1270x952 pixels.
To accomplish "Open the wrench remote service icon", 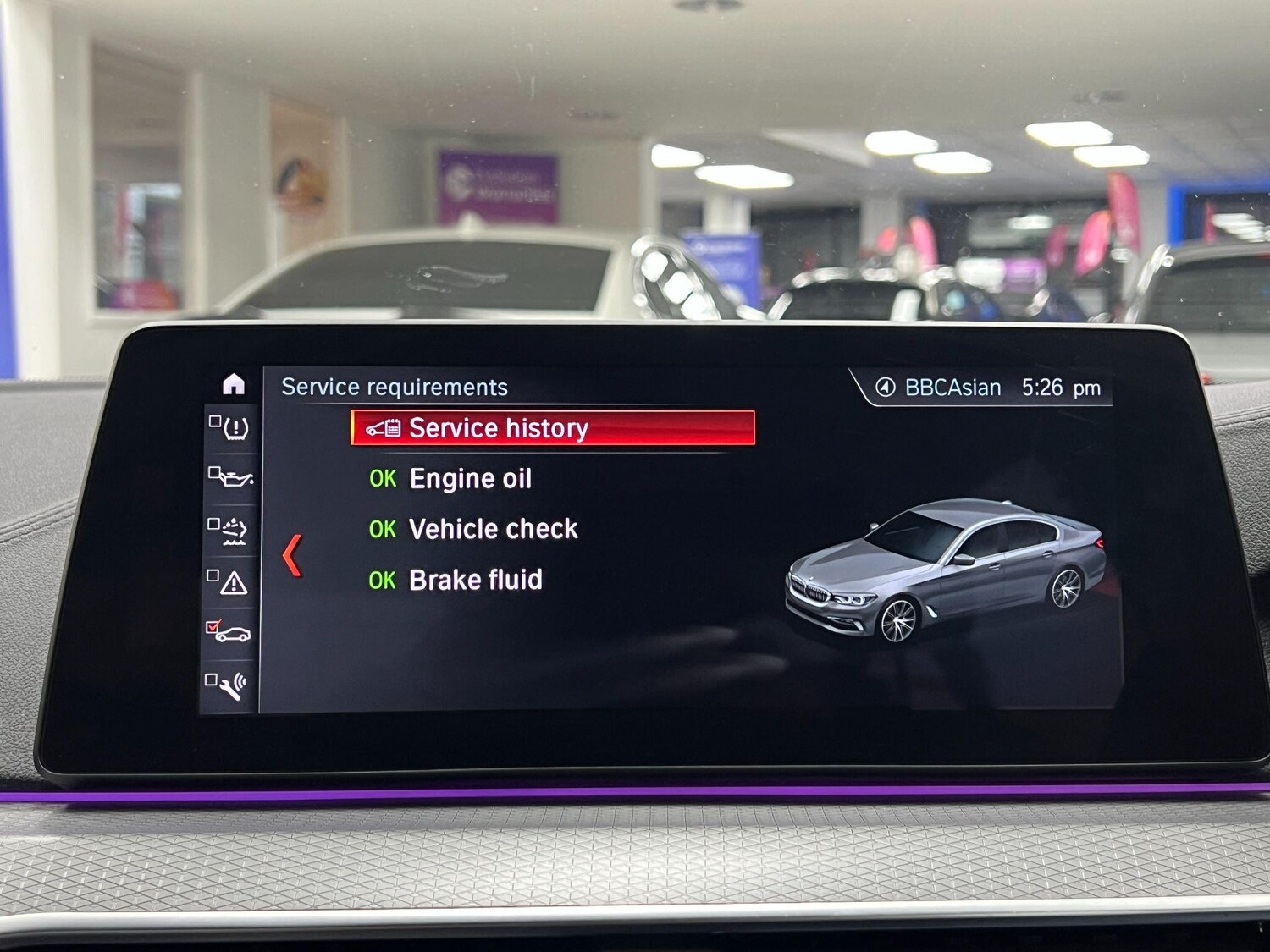I will coord(229,685).
